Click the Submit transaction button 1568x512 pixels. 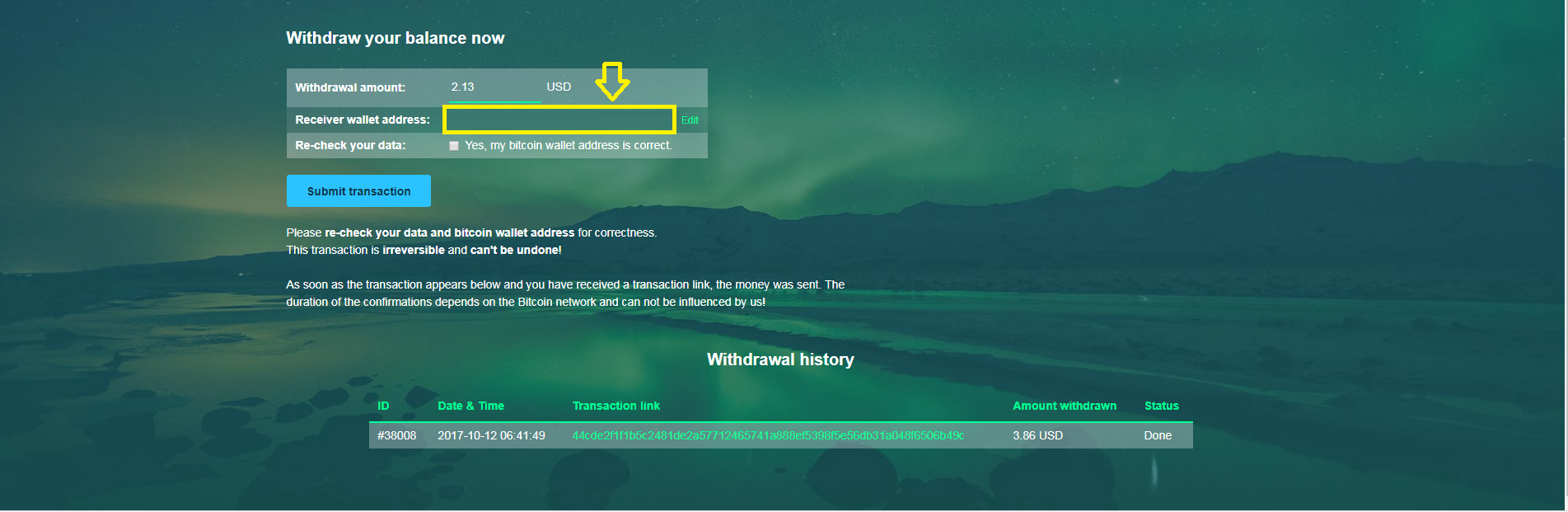click(x=358, y=191)
